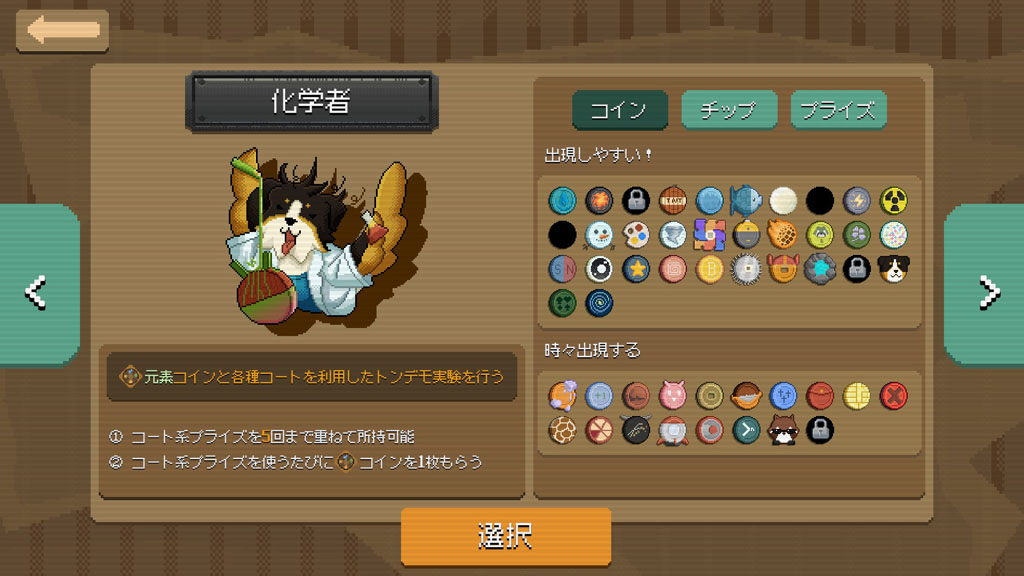Go back with the arrow button
The image size is (1024, 576).
pyautogui.click(x=63, y=30)
